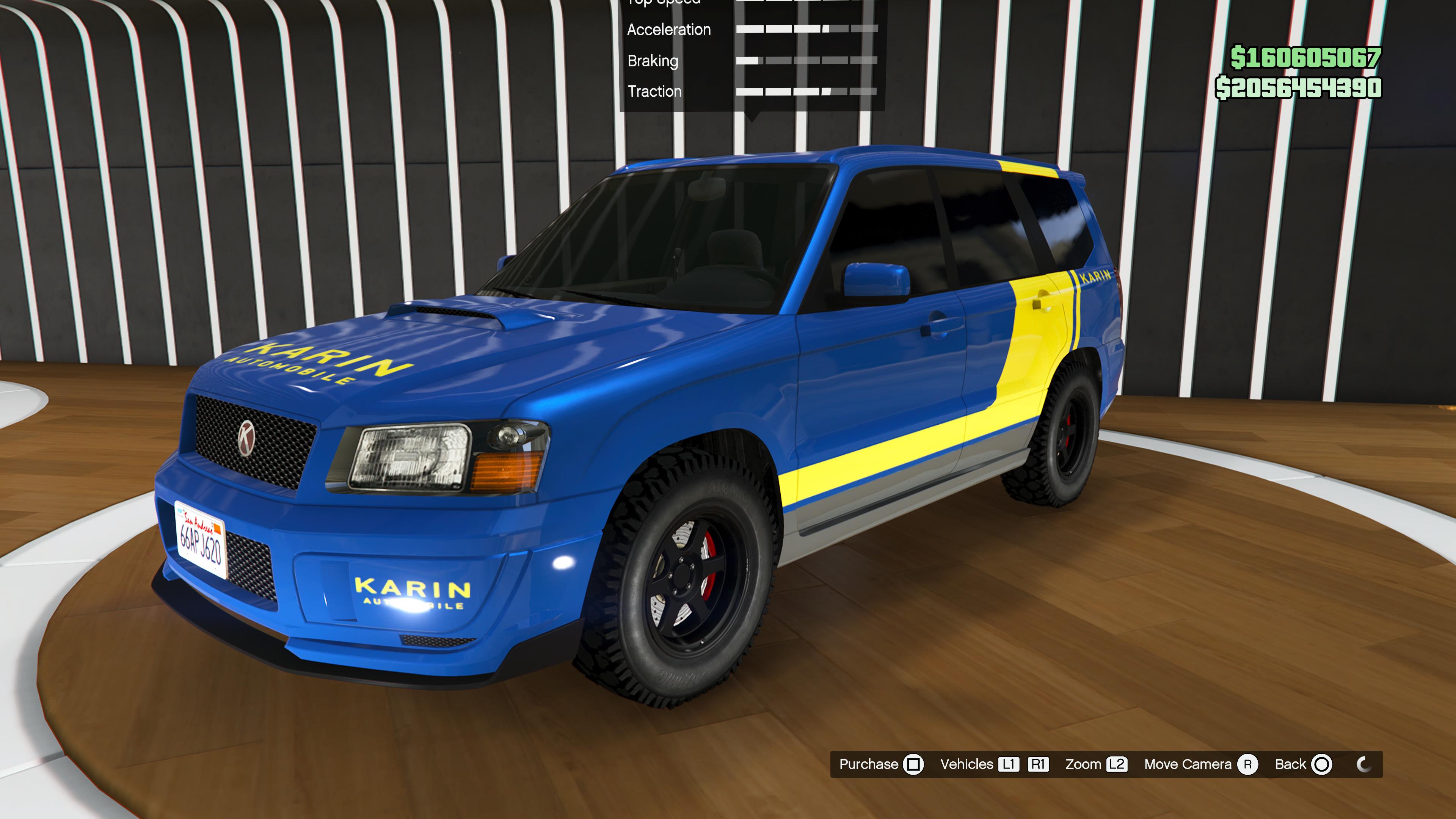Choose Purchase in the bottom prompt bar
The image size is (1456, 819).
click(880, 764)
